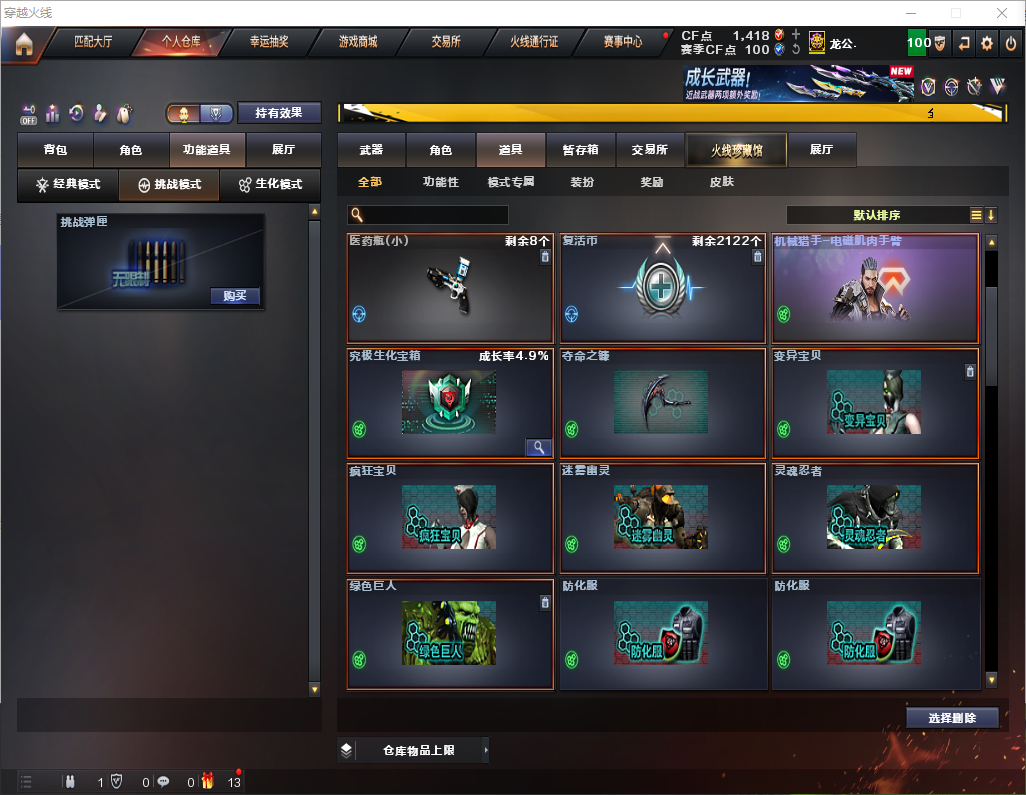Switch to the 武器 weapons tab

point(371,150)
